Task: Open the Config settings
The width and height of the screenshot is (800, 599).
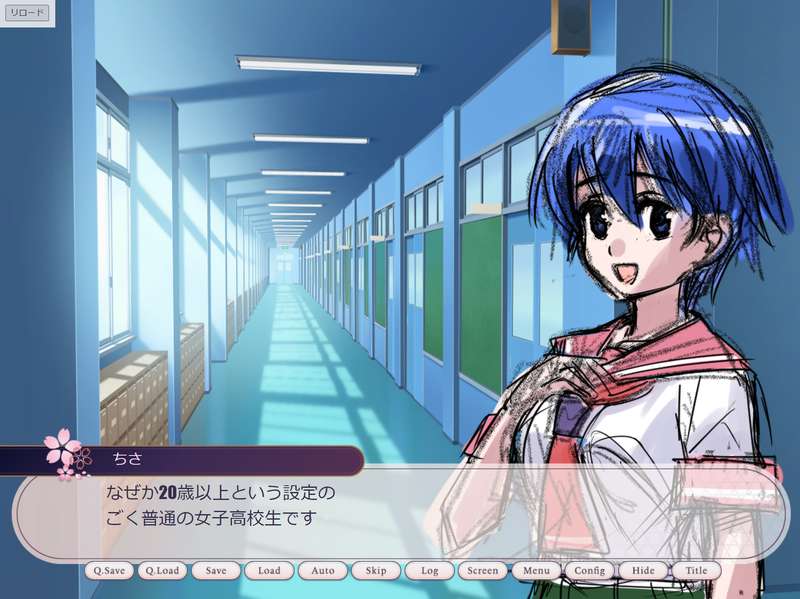Action: coord(590,571)
